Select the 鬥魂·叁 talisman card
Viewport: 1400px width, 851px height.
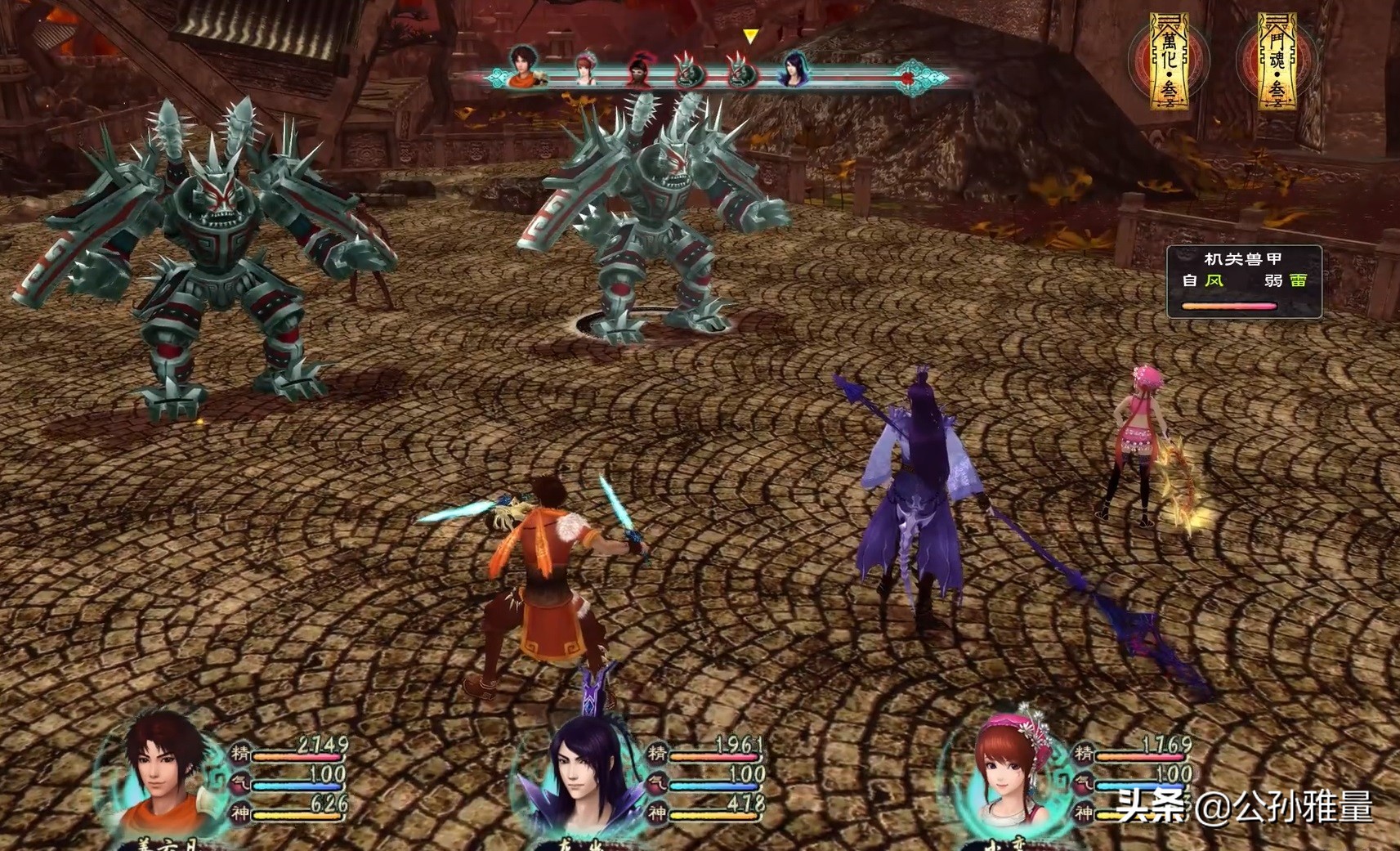1277,61
